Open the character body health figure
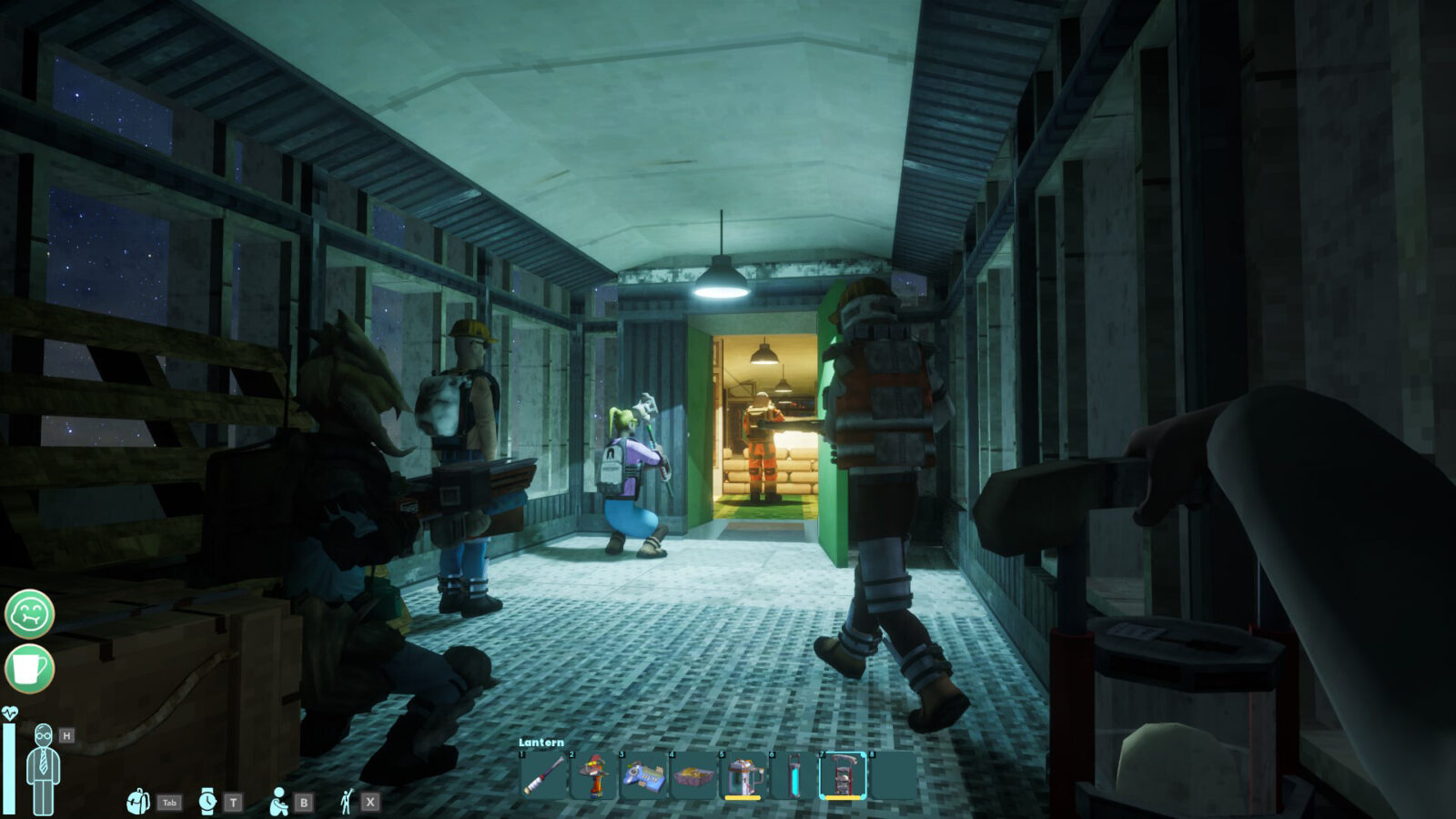The image size is (1456, 819). 43,769
